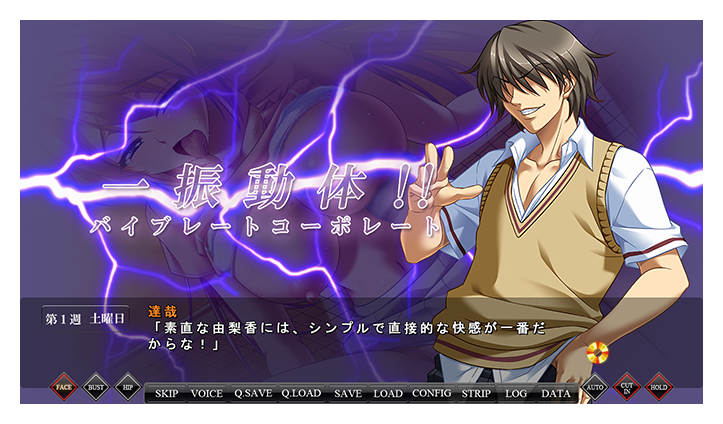Toggle the HIP diamond button
The height and width of the screenshot is (424, 723).
[x=128, y=386]
